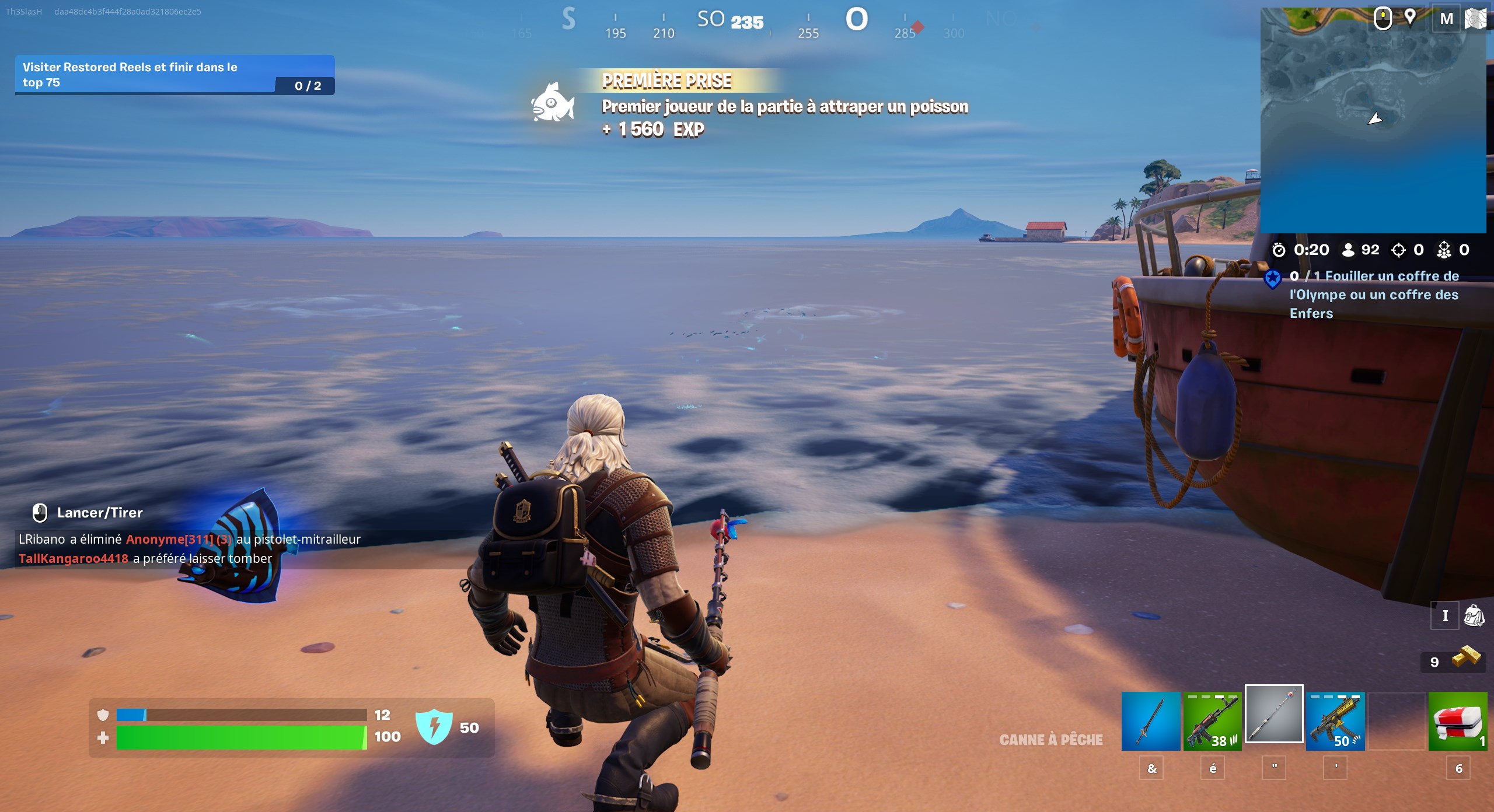Click the squad eliminations icon
Viewport: 1494px width, 812px height.
click(1444, 250)
